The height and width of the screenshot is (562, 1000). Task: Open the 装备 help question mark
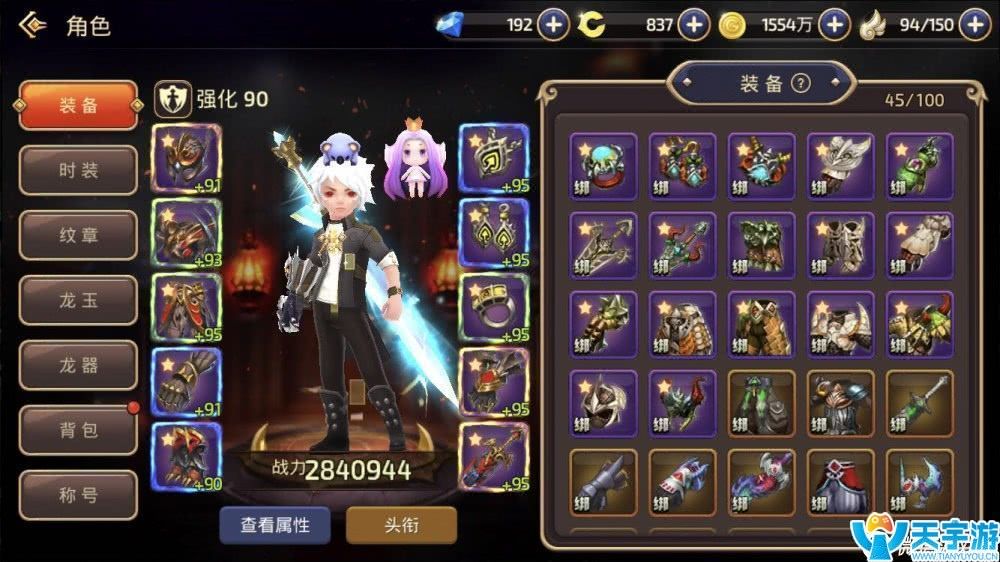pos(800,84)
